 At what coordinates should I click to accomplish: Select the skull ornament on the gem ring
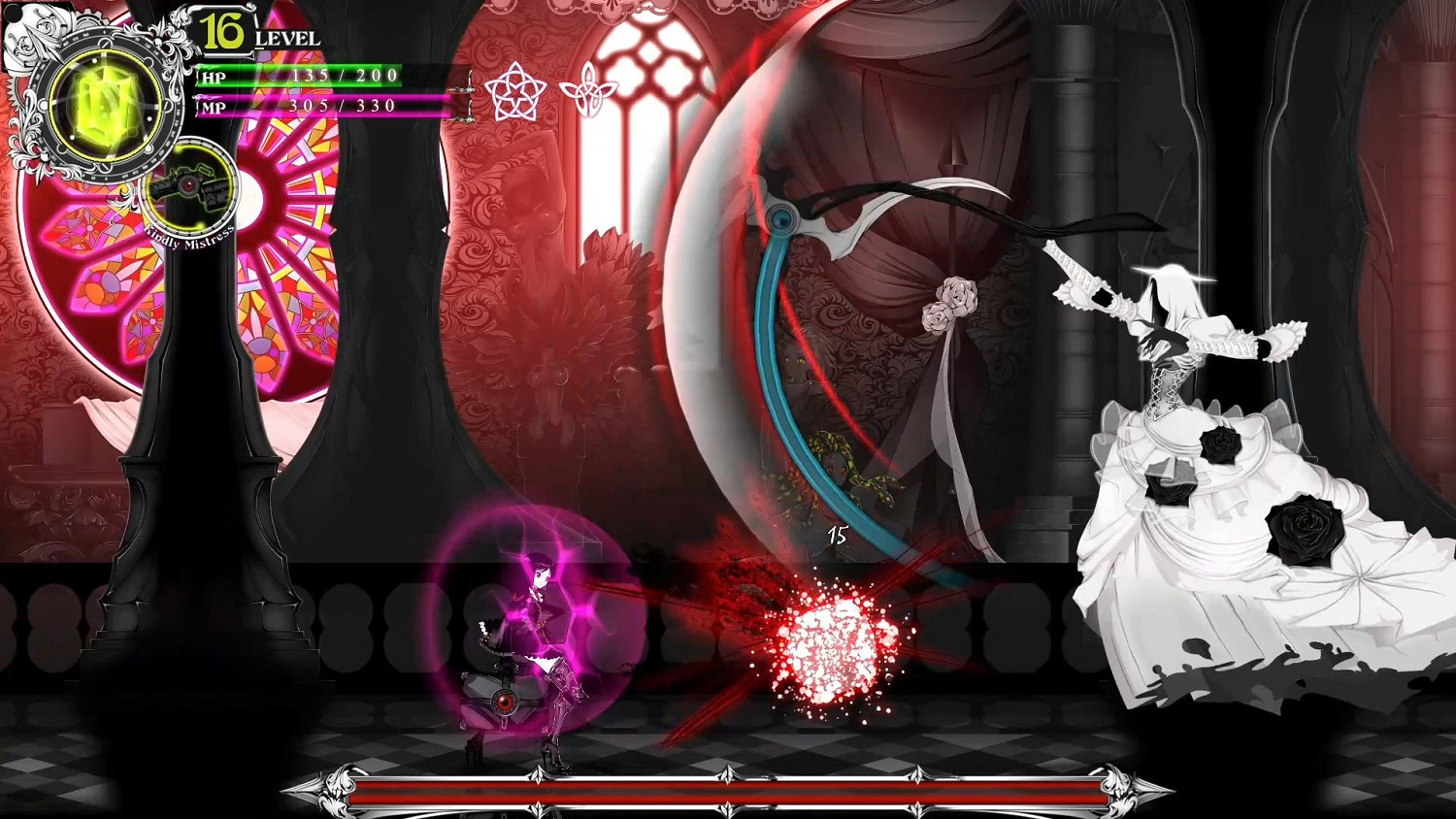[159, 41]
